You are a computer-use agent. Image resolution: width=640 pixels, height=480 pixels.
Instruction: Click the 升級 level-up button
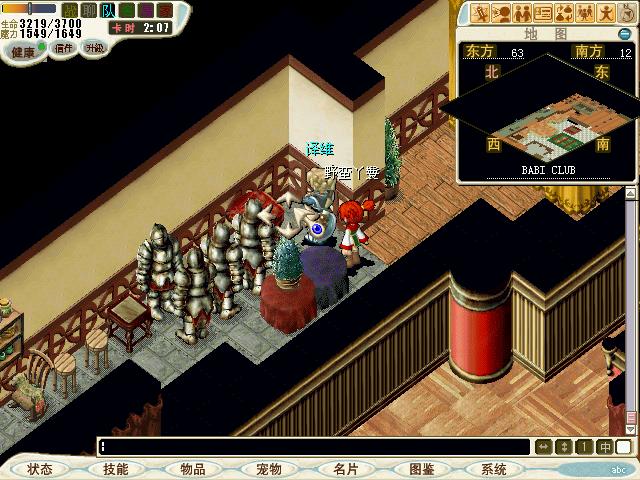tap(94, 47)
